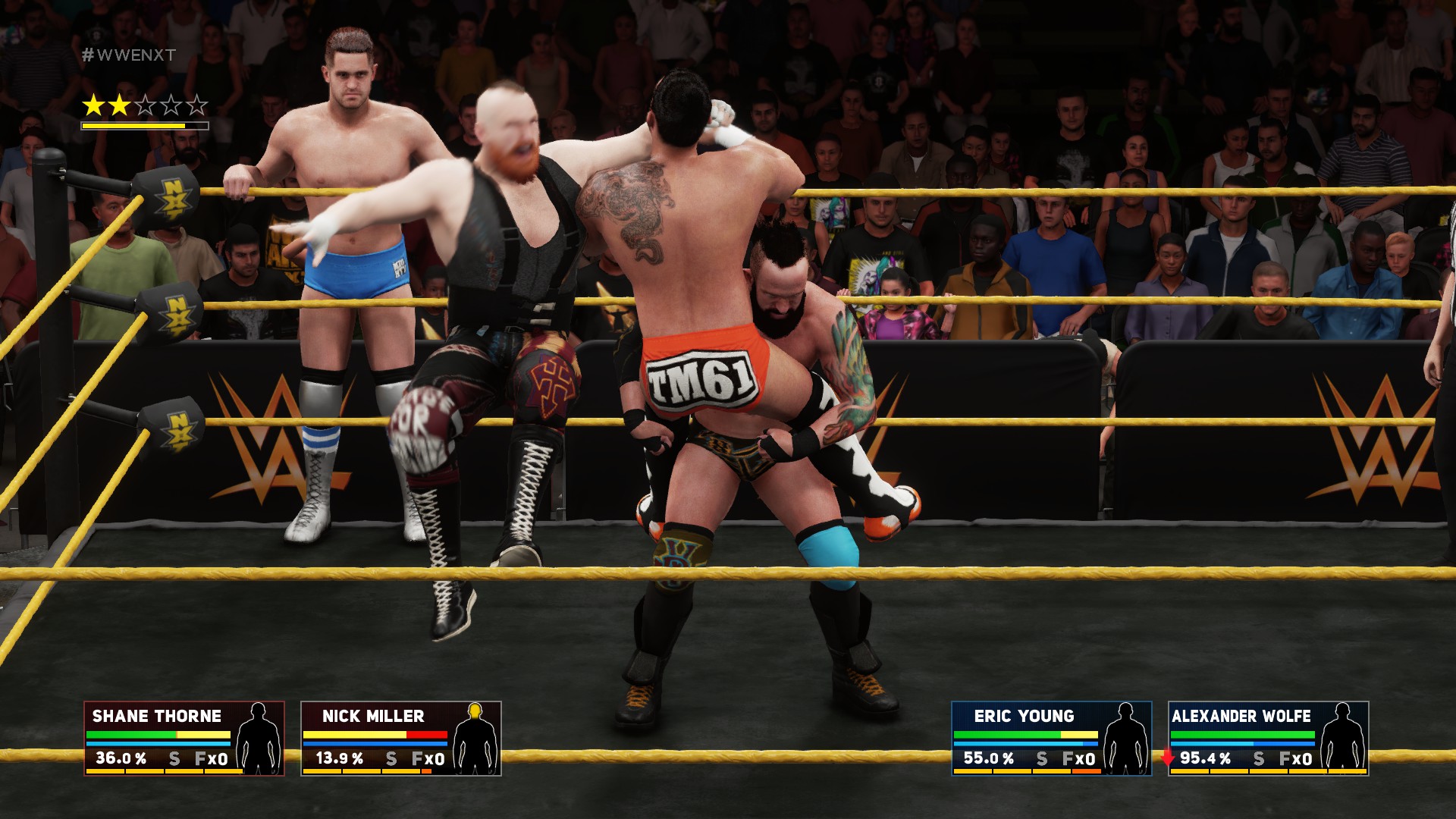Click Eric Young's body damage silhouette
Viewport: 1456px width, 819px height.
pyautogui.click(x=1125, y=738)
